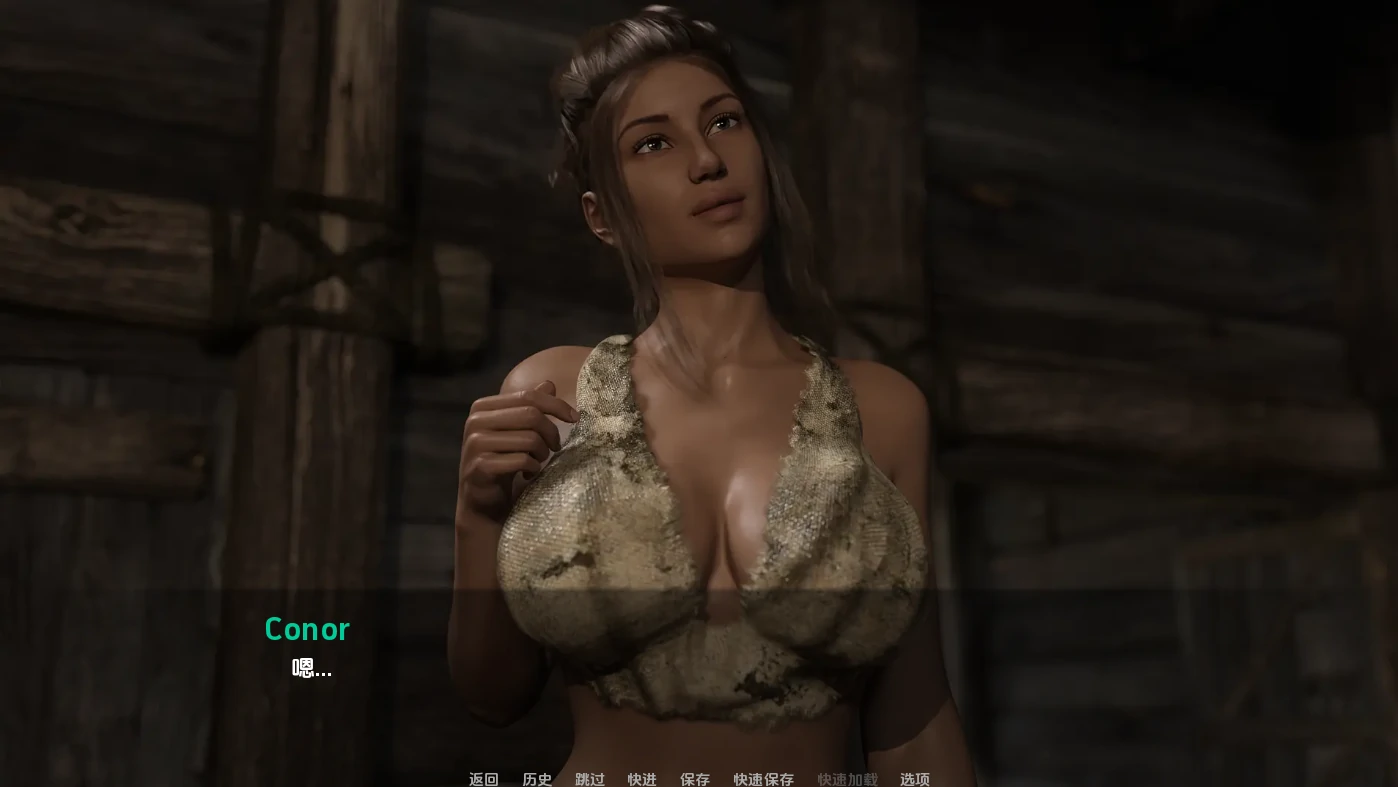
Task: Toggle 快进 (Fast-forward) mode
Action: [642, 779]
